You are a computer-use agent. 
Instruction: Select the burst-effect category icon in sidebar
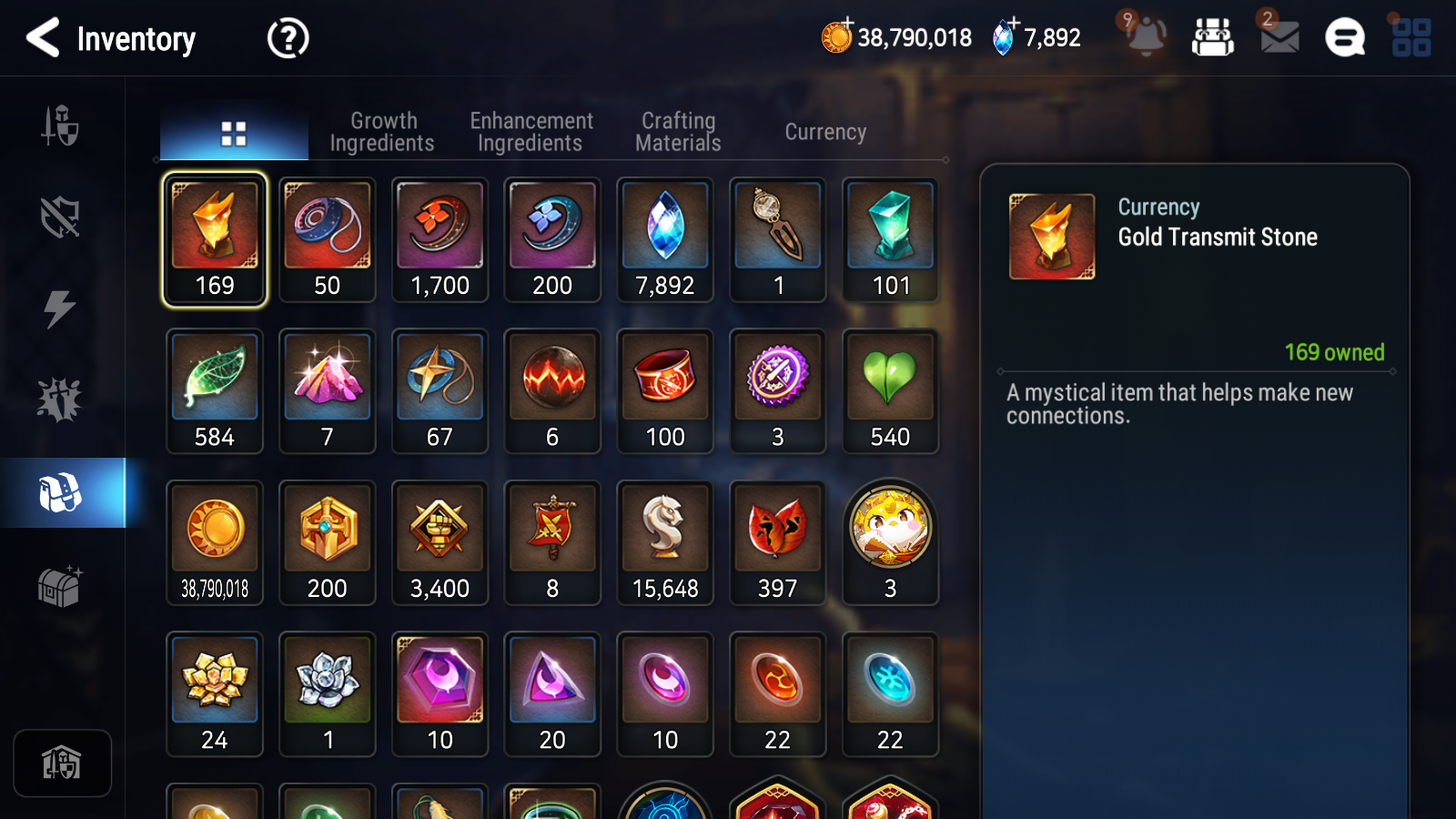pos(60,398)
